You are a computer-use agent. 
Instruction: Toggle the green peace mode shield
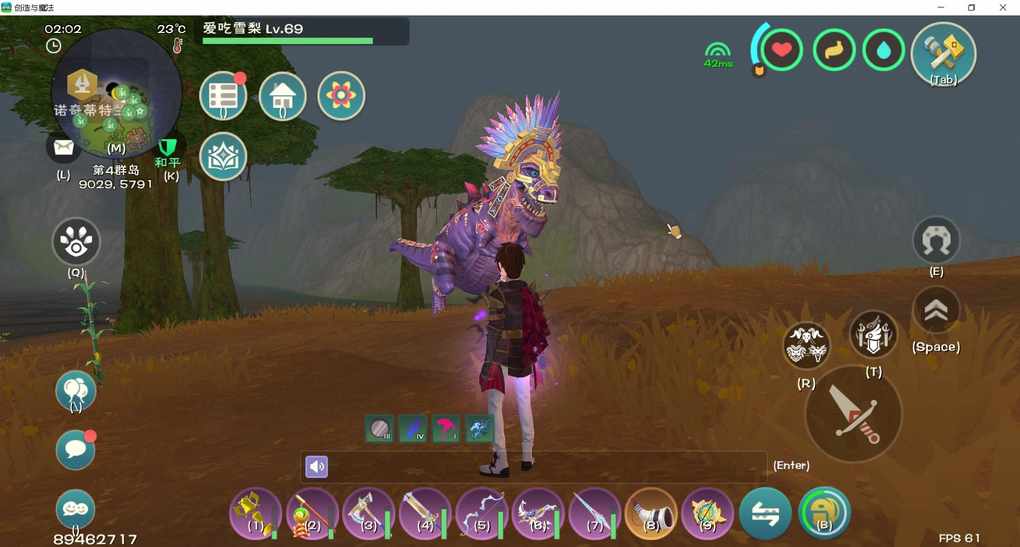coord(169,148)
